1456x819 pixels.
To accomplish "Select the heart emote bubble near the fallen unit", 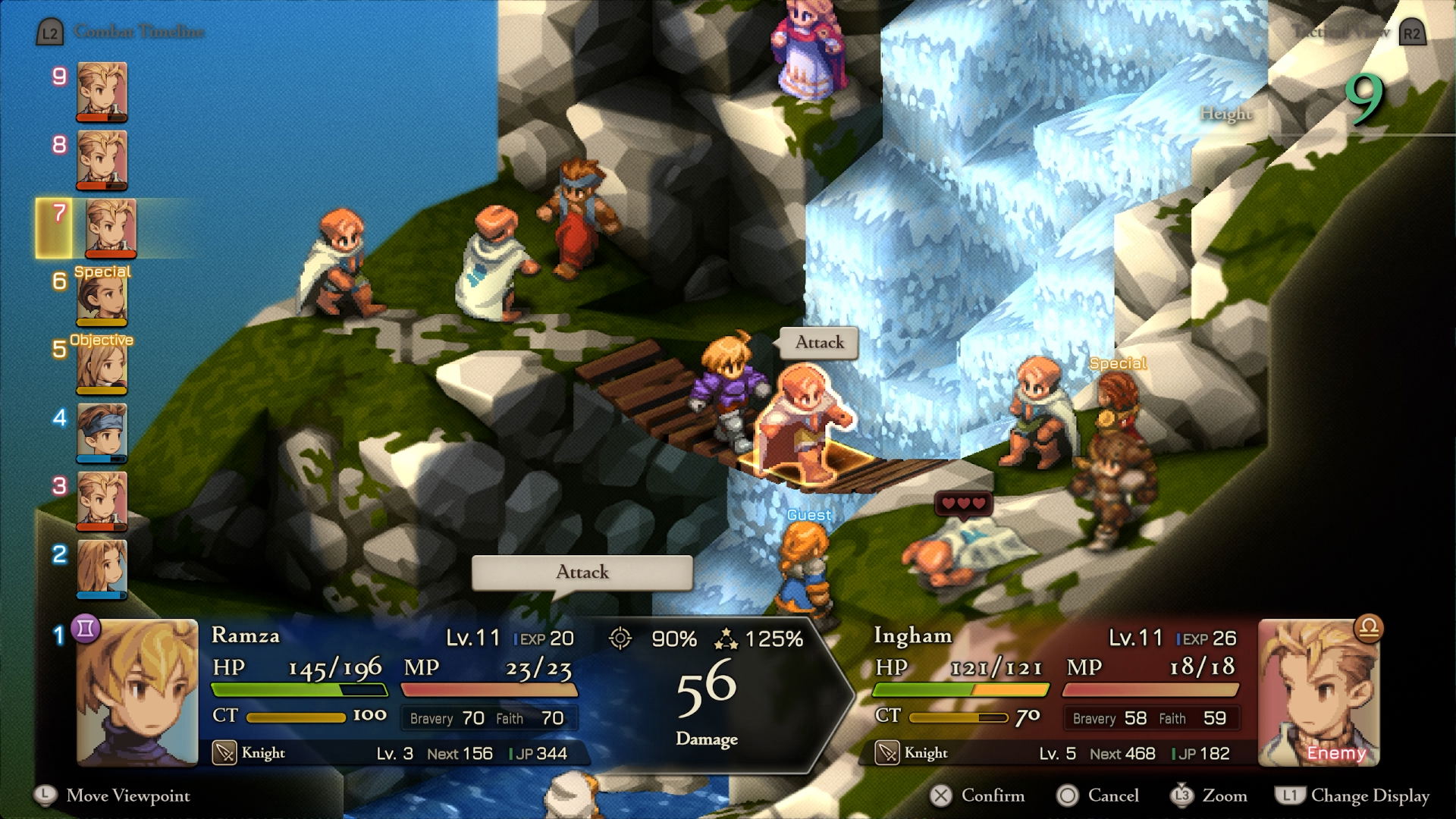I will point(965,502).
